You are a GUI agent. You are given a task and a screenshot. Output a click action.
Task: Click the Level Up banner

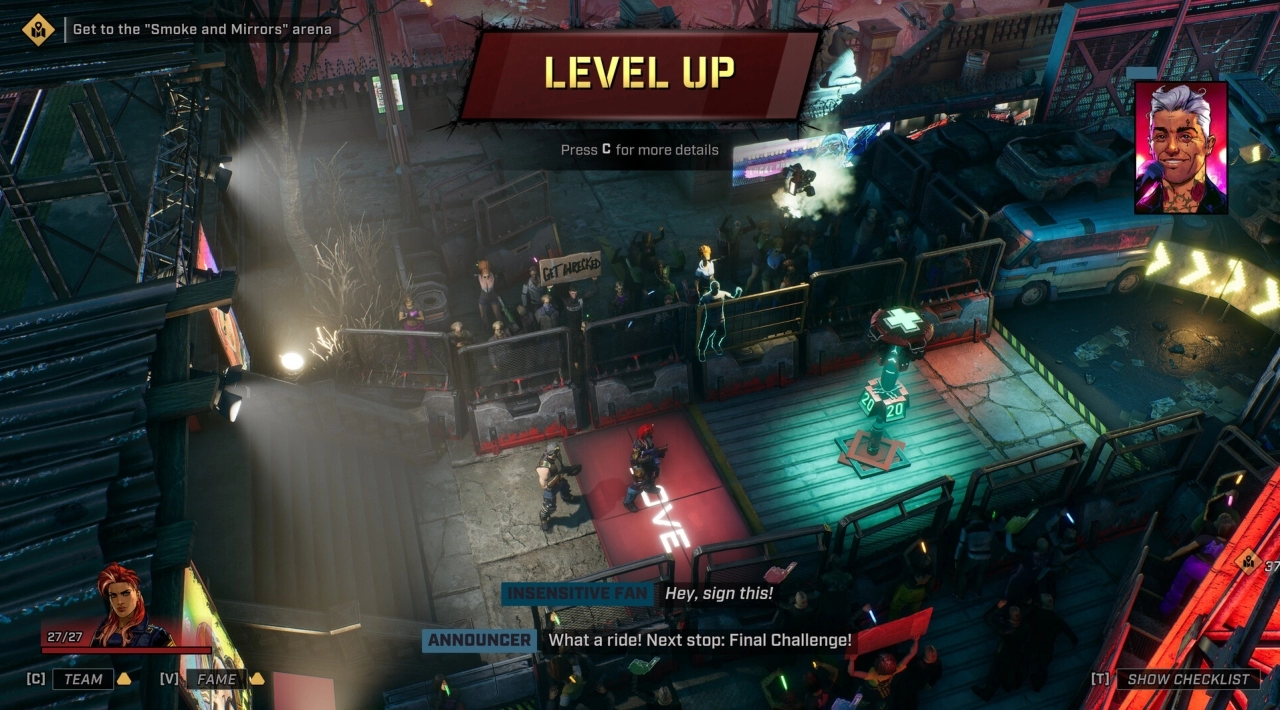640,73
